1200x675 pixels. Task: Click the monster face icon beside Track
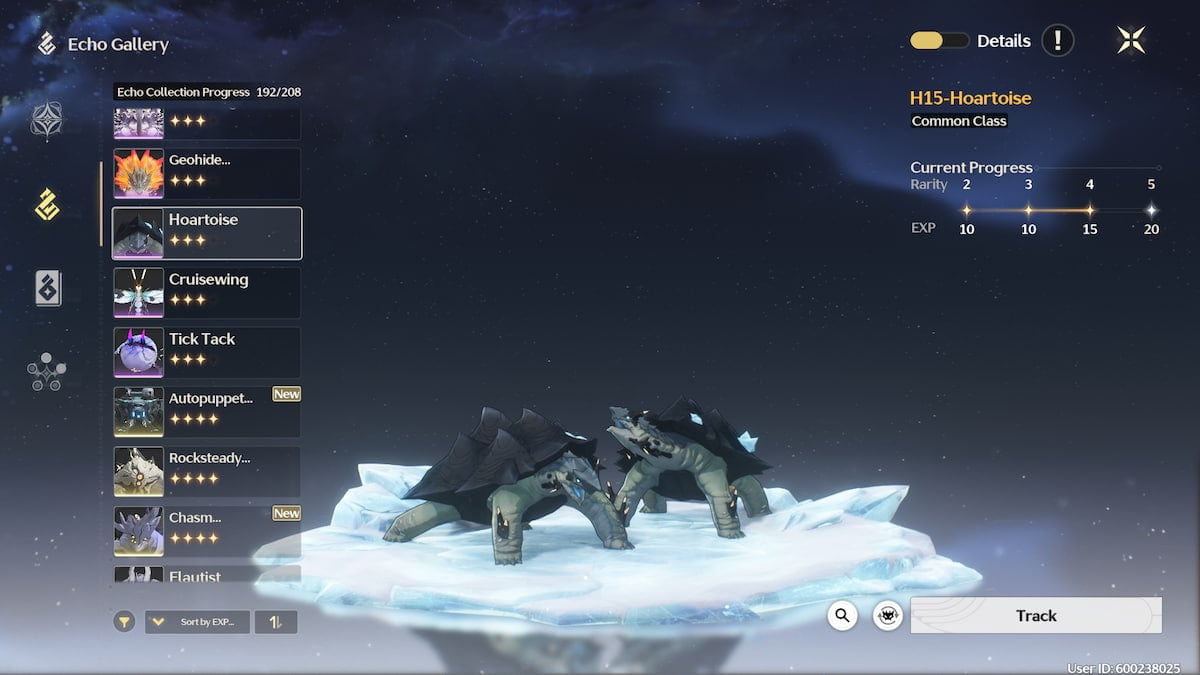[887, 616]
